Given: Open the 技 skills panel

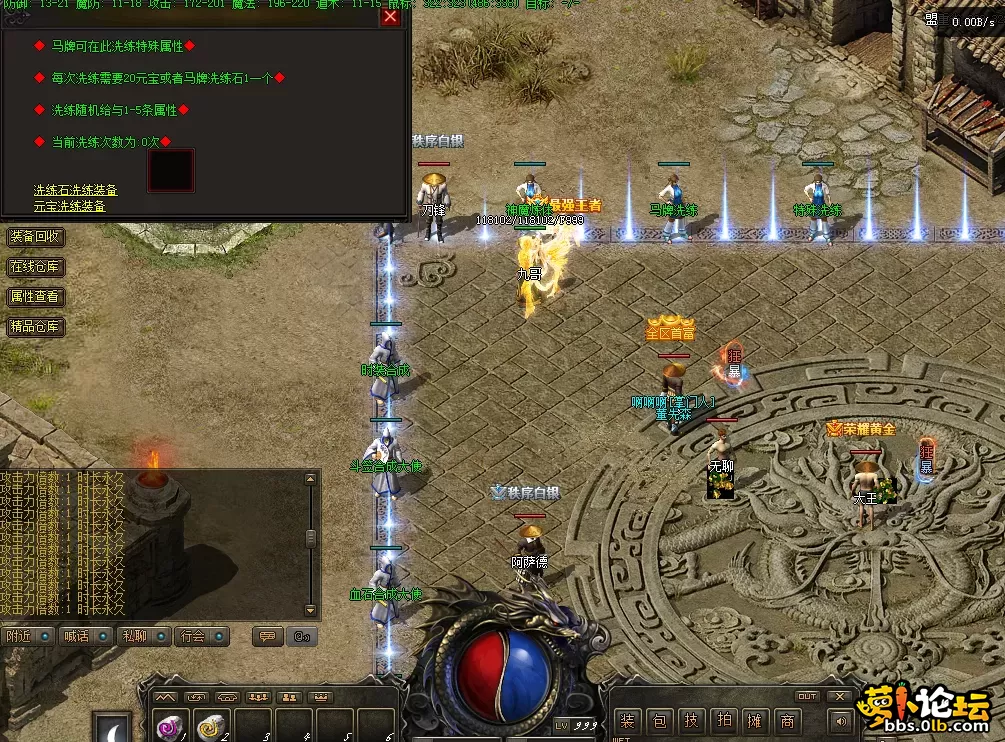Looking at the screenshot, I should [692, 720].
